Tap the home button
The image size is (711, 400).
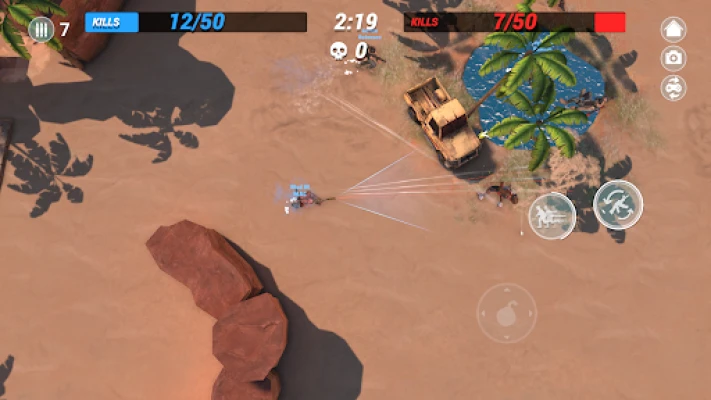point(674,30)
